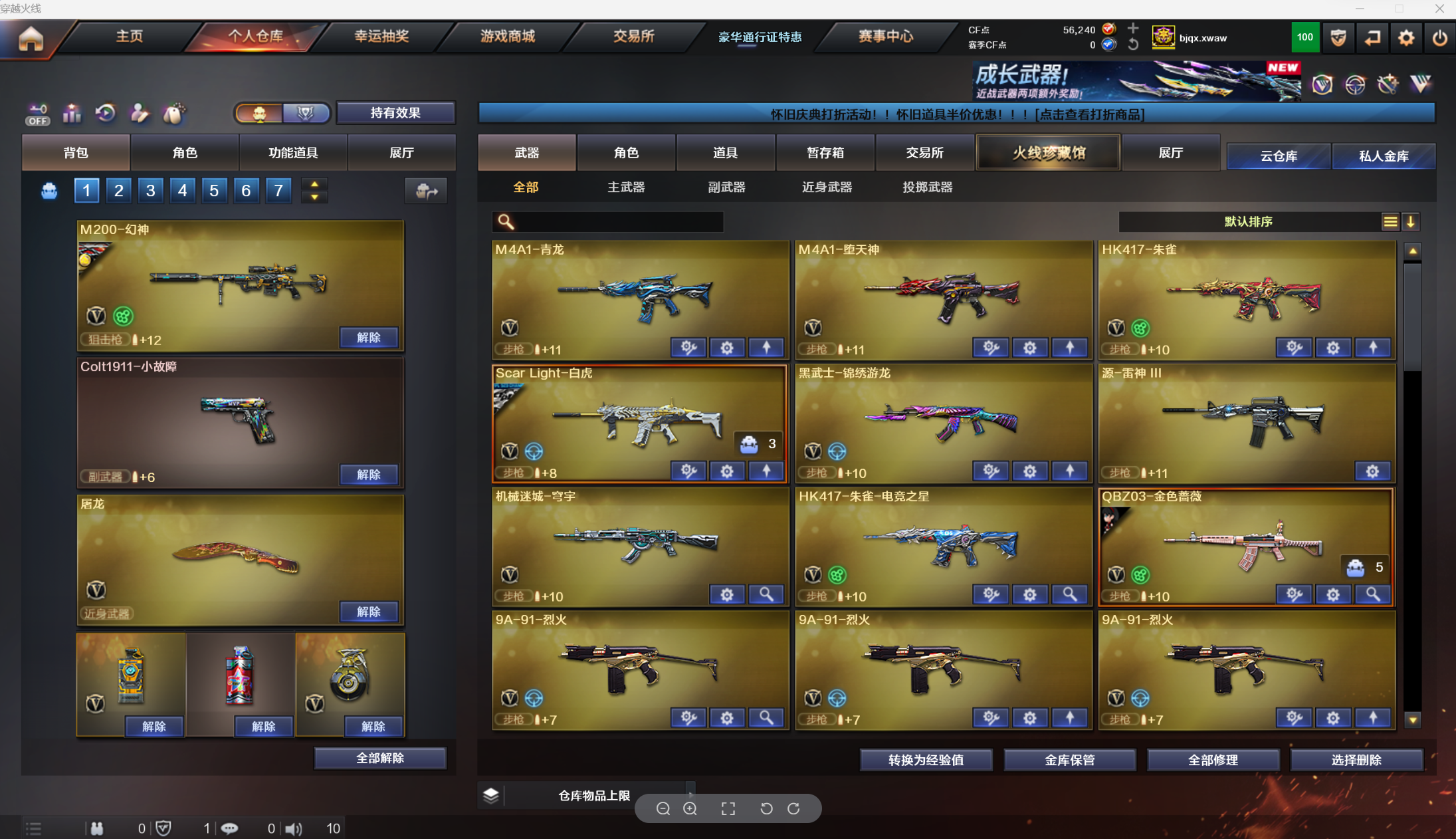Open the 默认排序 sort dropdown
This screenshot has width=1456, height=839.
[1248, 222]
